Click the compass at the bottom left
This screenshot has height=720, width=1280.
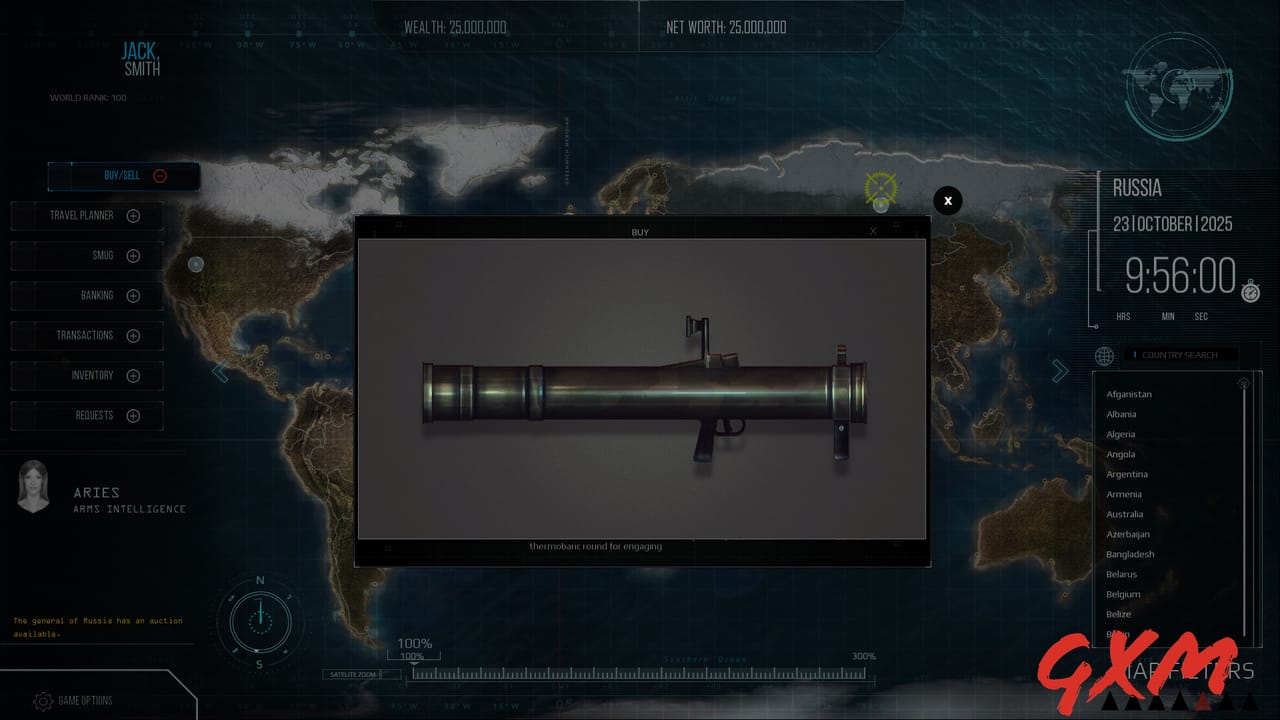pos(259,622)
